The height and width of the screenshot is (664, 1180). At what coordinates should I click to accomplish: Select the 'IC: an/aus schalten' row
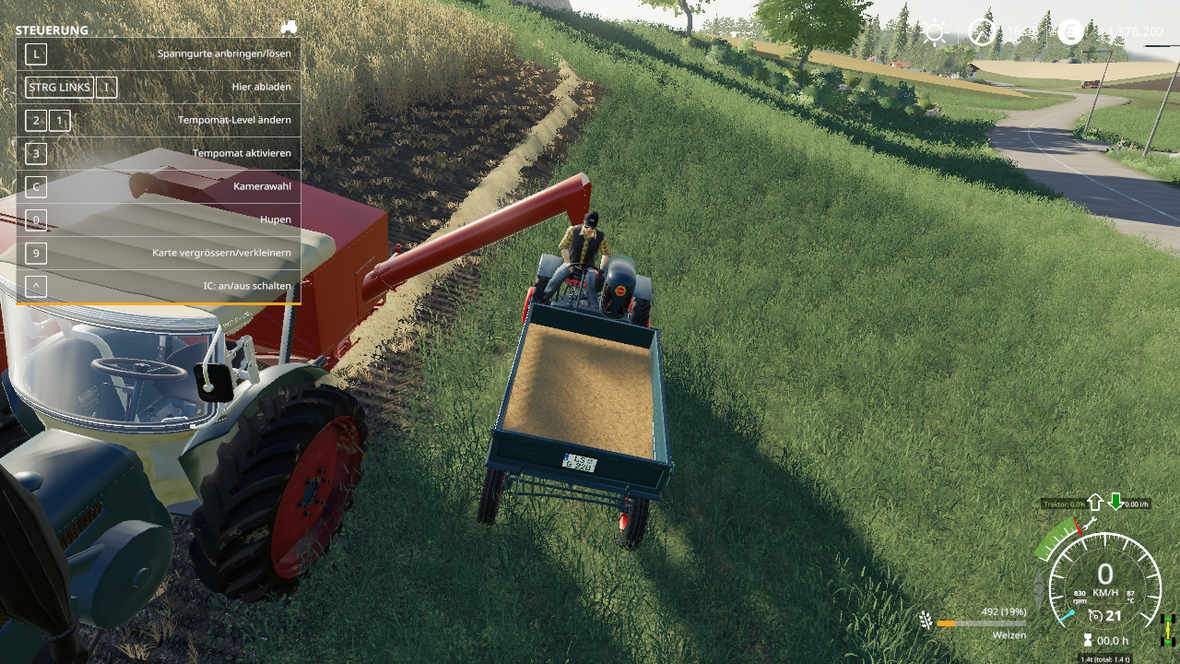(158, 286)
